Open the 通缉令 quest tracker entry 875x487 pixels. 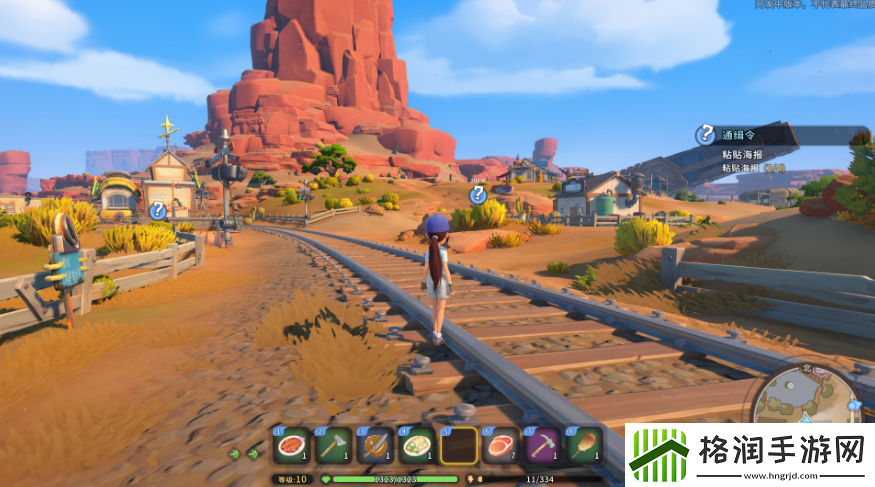tap(741, 135)
